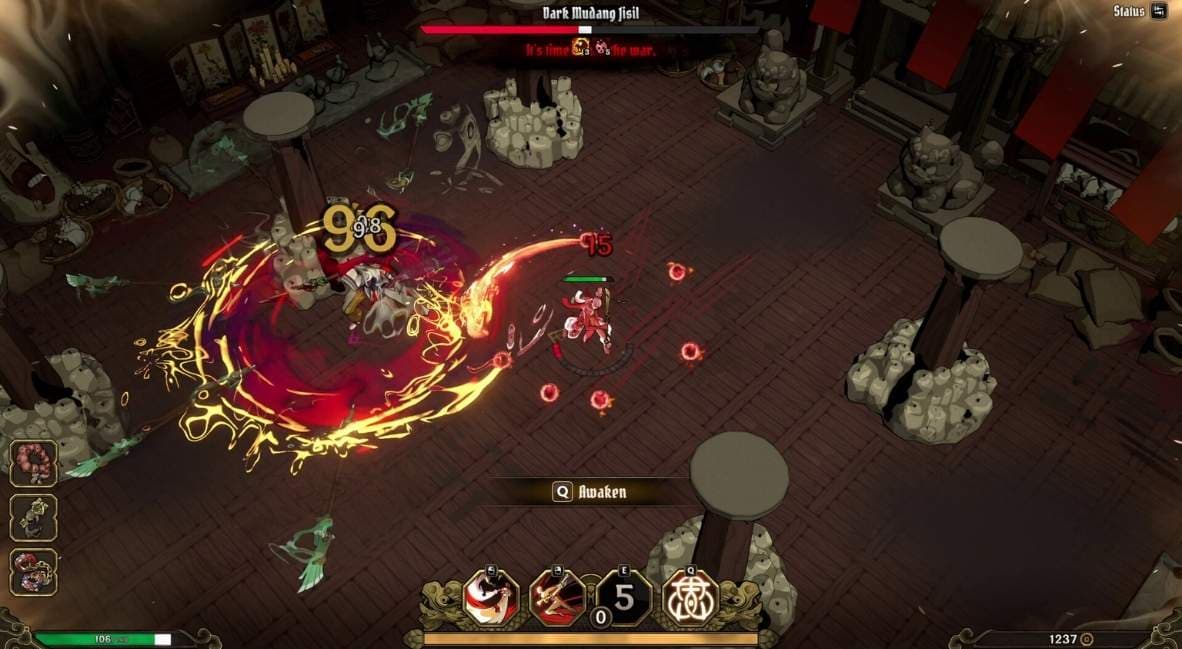1182x649 pixels.
Task: Select the E skill showing cooldown 5
Action: [x=624, y=598]
